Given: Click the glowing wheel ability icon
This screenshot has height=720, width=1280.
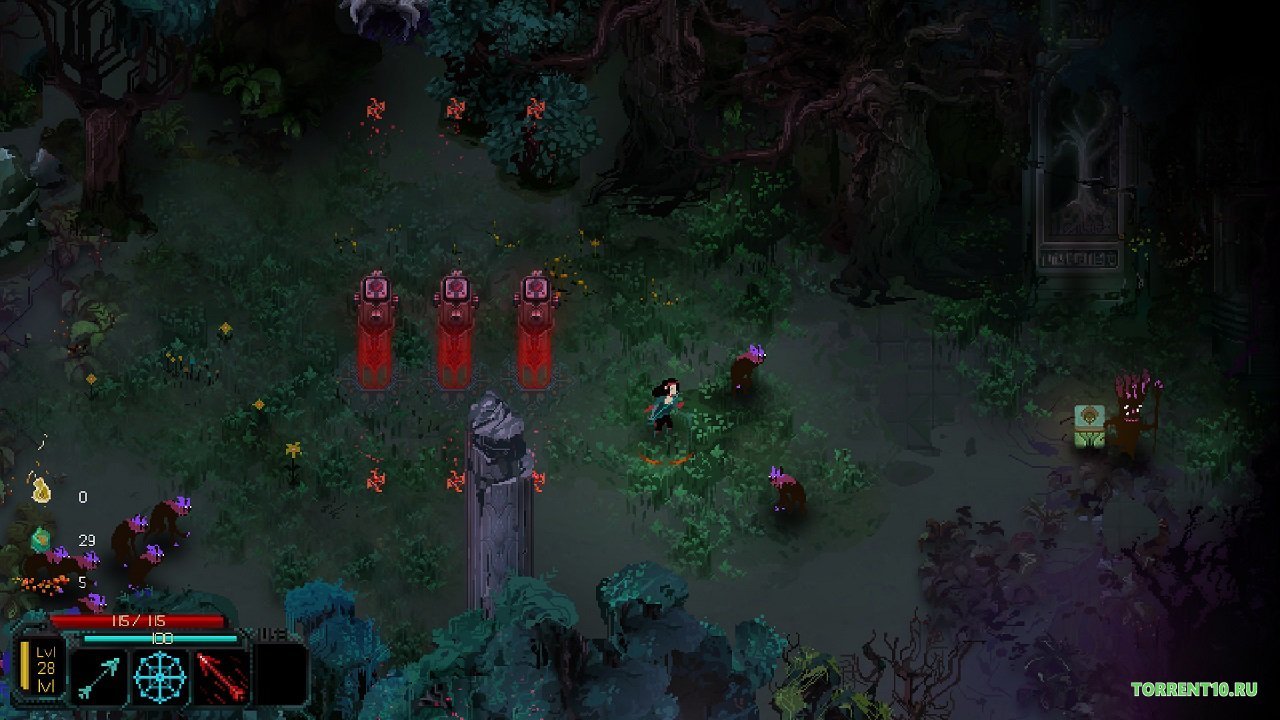Looking at the screenshot, I should click(x=159, y=677).
